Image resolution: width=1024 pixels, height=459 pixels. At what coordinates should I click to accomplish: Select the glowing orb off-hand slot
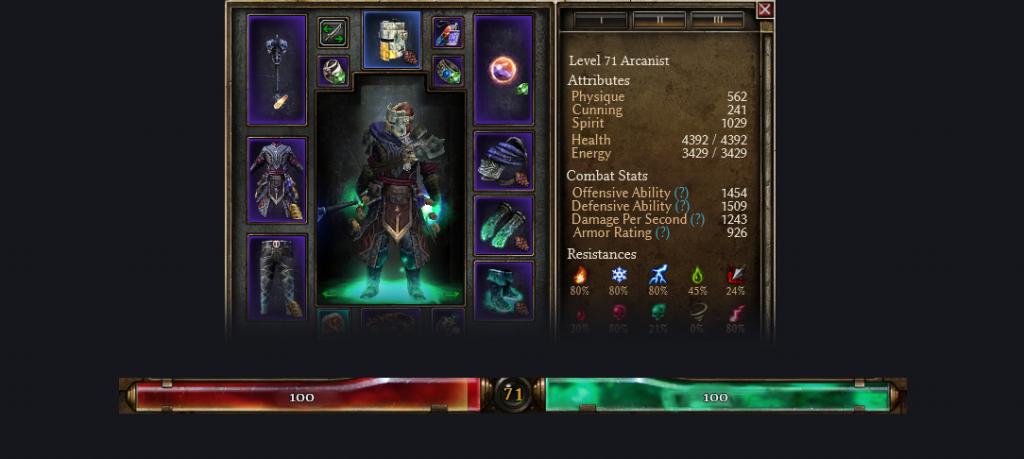503,70
